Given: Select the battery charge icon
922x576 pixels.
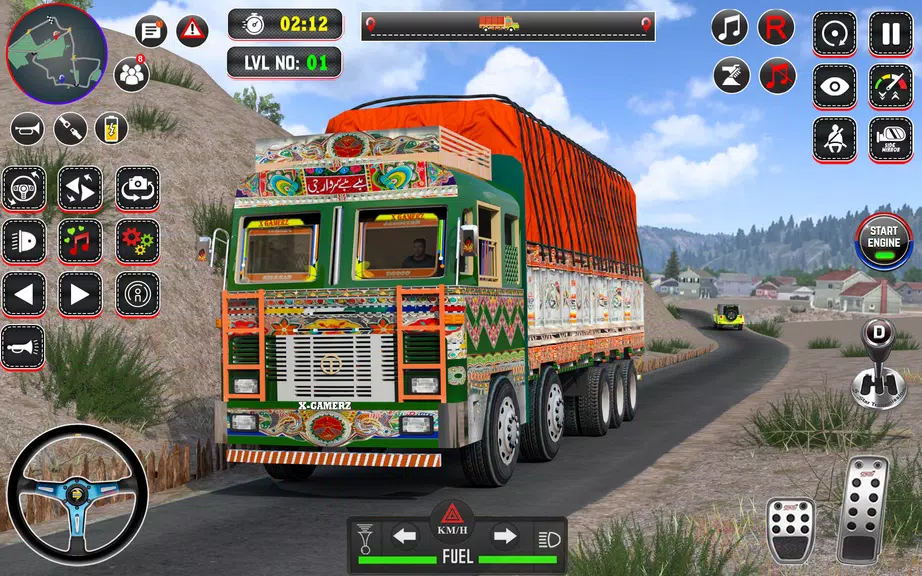Looking at the screenshot, I should tap(111, 128).
